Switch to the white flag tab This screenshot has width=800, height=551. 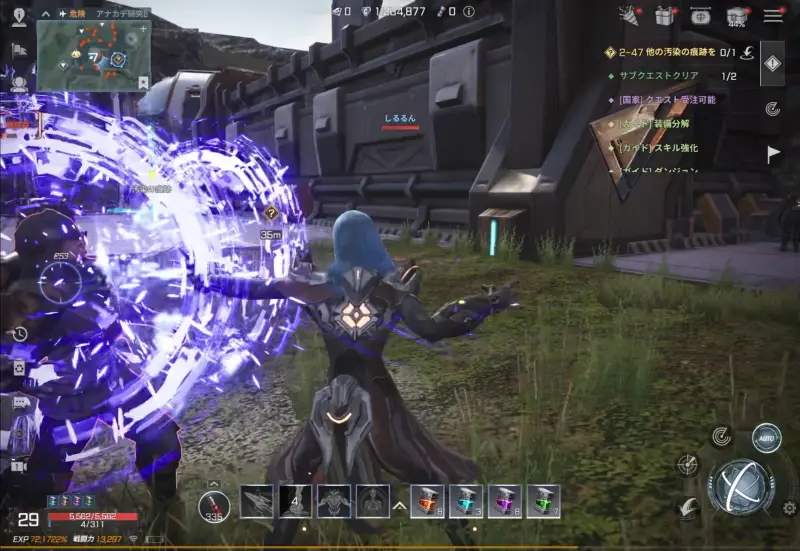(x=773, y=153)
